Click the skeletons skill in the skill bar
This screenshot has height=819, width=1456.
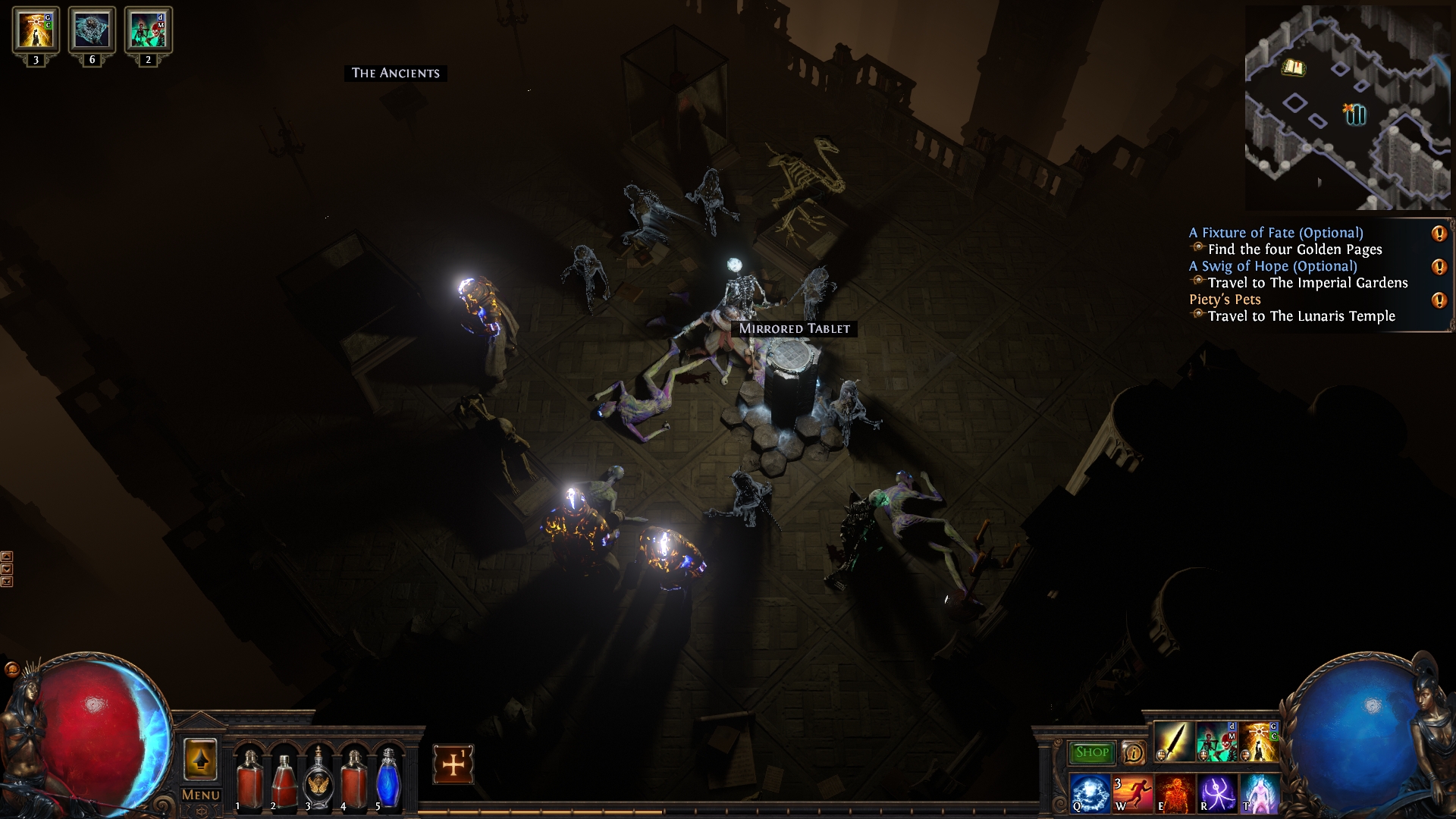click(x=1216, y=742)
